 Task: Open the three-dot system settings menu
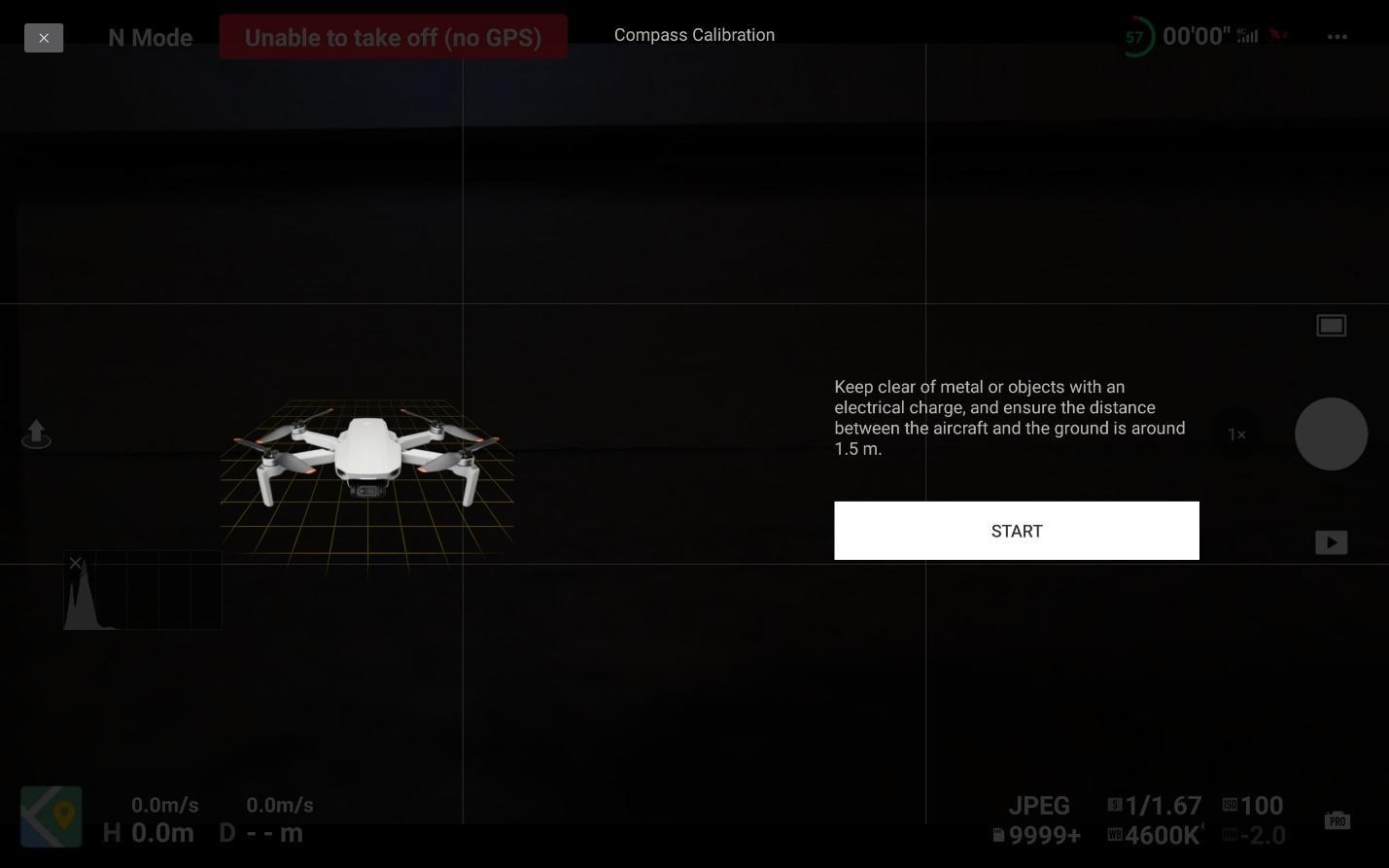tap(1337, 37)
